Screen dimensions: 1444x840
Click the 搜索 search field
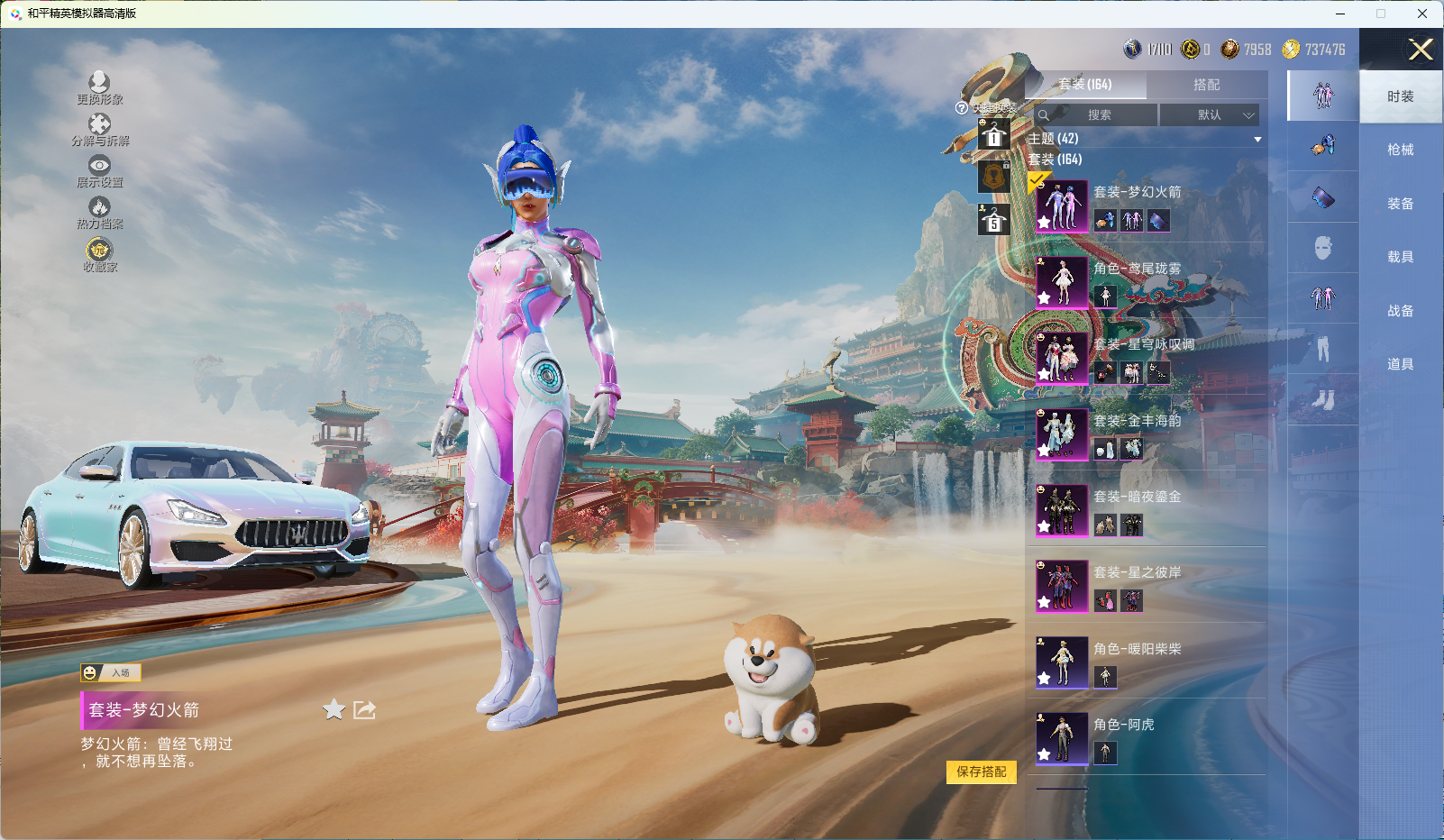[1098, 115]
